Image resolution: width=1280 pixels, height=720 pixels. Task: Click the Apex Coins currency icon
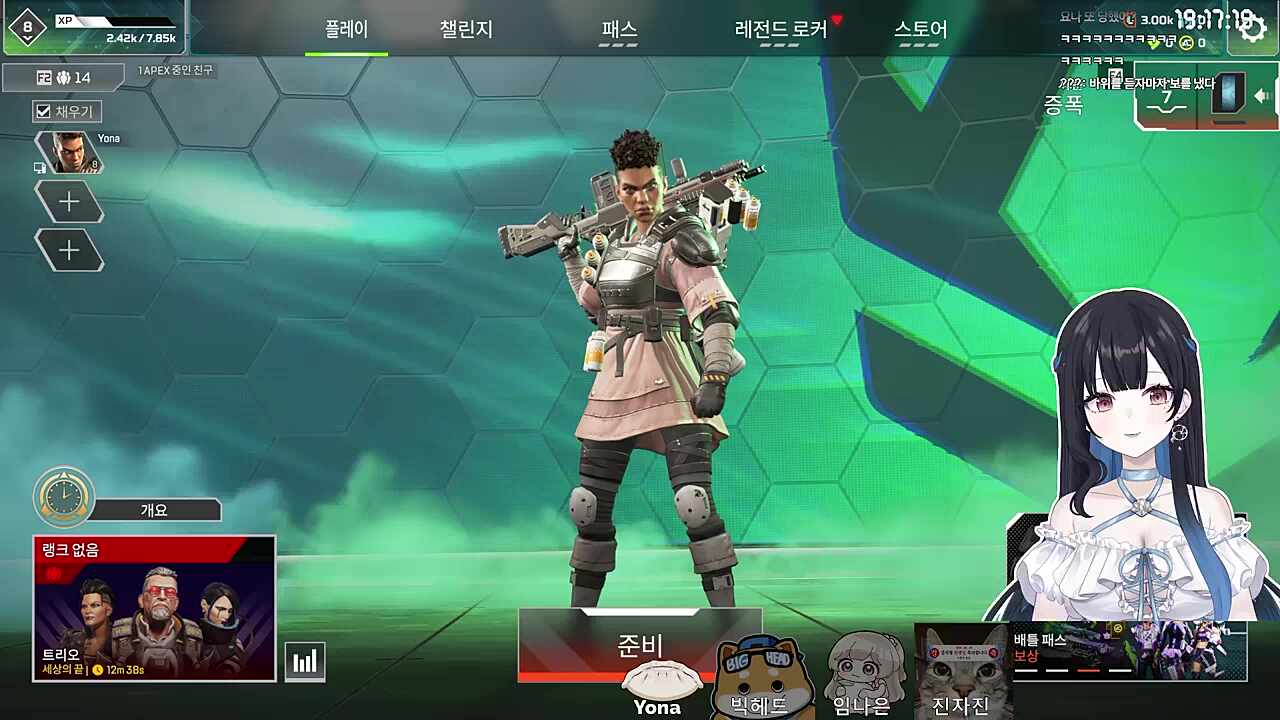tap(1187, 43)
